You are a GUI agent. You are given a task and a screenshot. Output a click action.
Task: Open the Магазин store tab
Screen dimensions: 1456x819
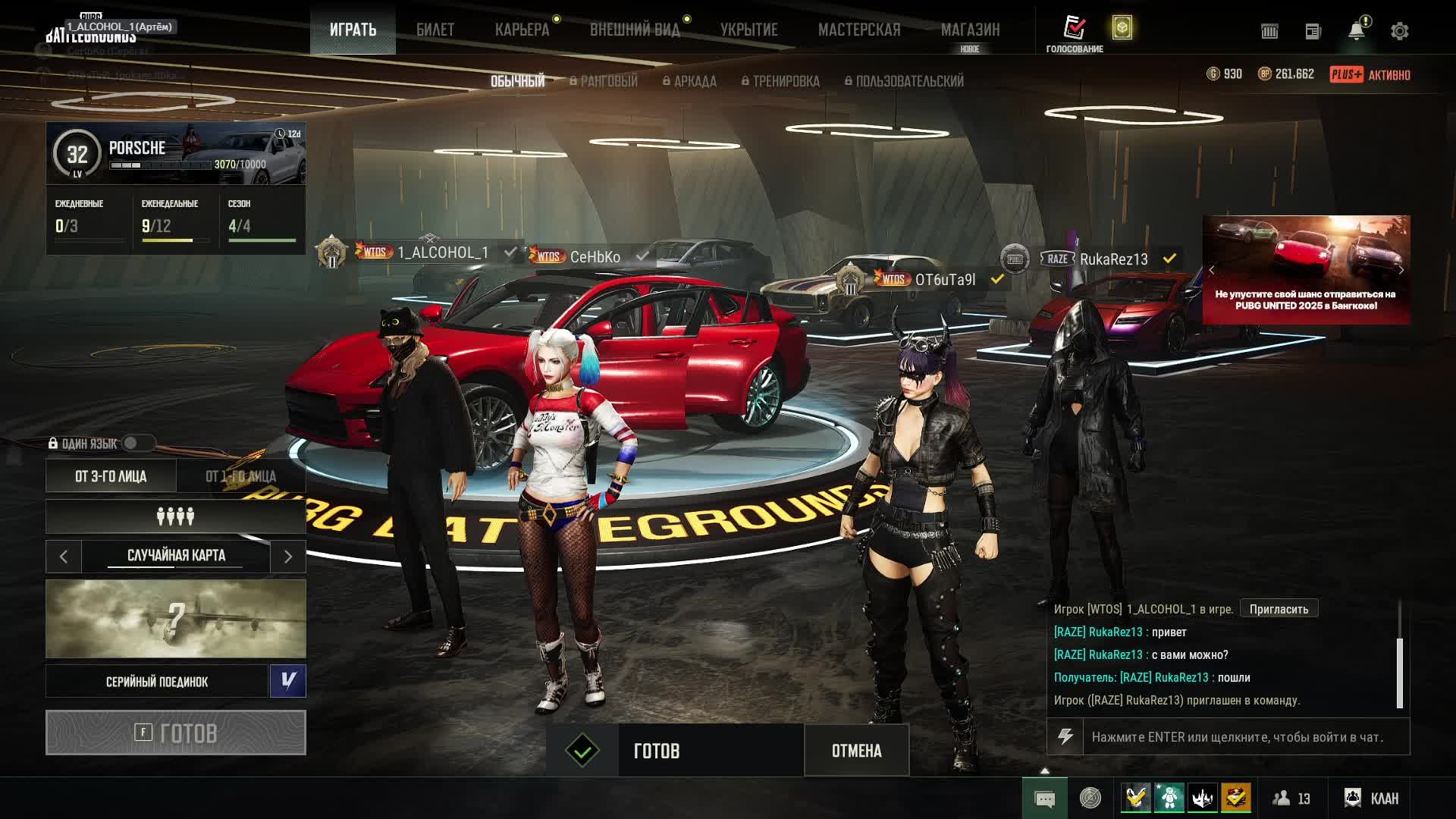tap(970, 30)
